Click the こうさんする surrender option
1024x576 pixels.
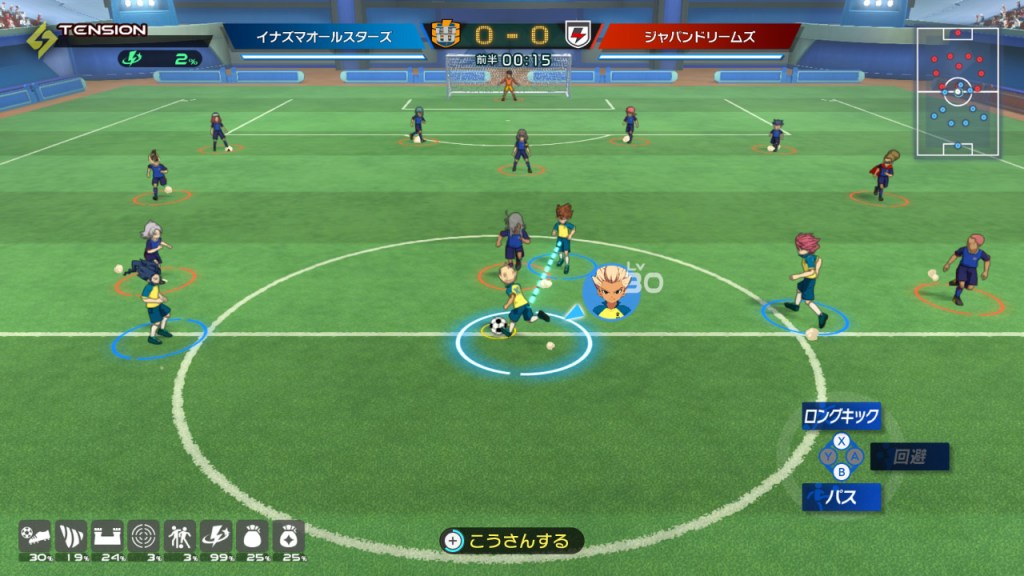(x=512, y=541)
